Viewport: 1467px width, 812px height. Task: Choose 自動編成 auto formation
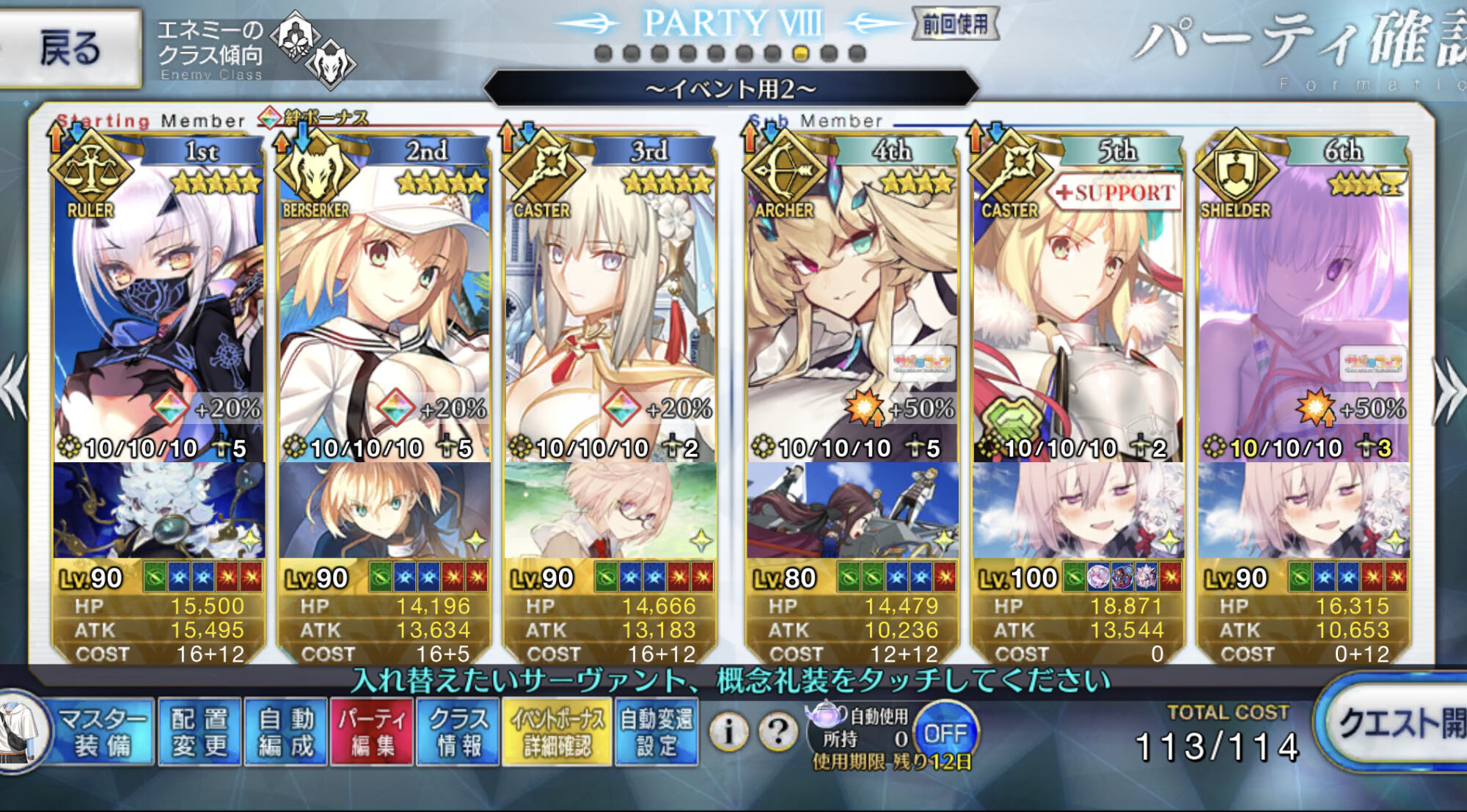[x=285, y=732]
